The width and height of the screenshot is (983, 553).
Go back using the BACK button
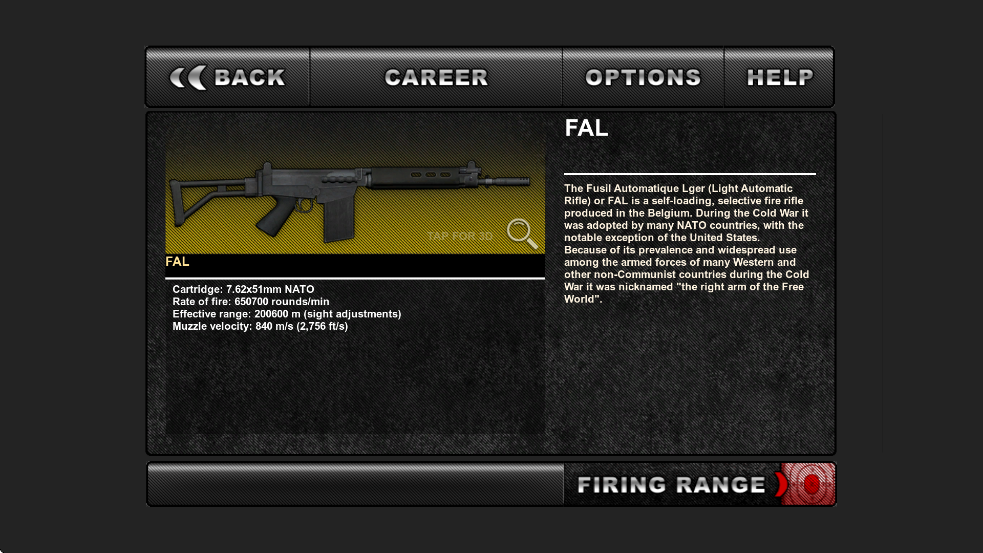pos(228,78)
